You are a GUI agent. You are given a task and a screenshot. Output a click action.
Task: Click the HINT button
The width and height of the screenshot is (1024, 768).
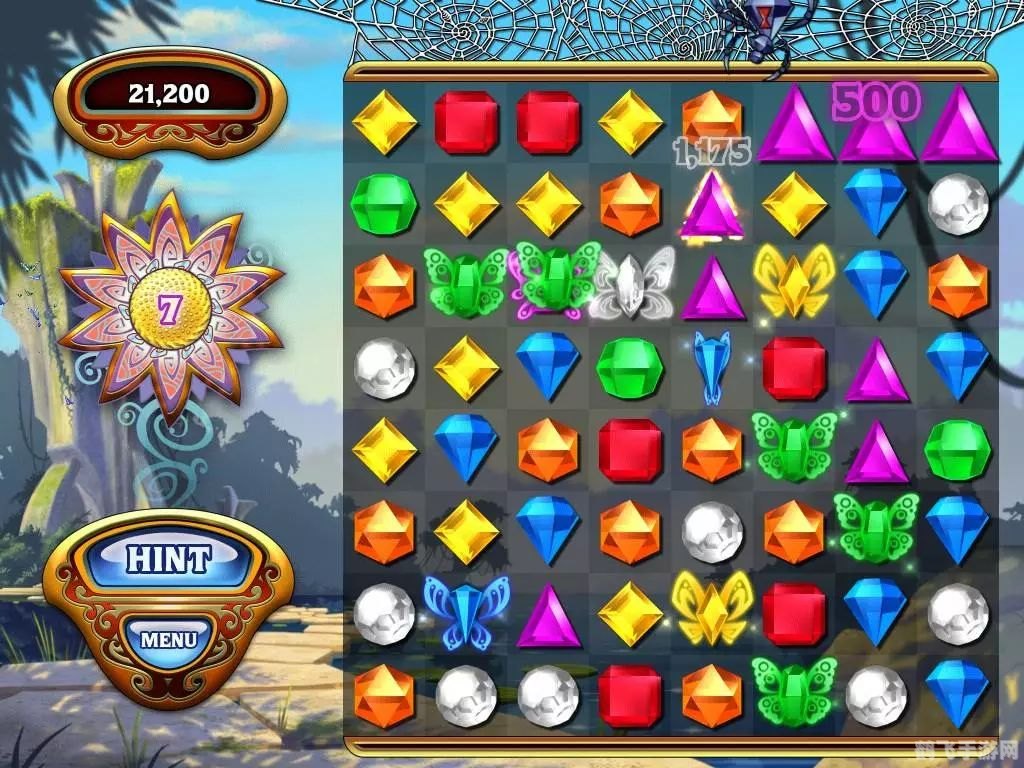point(168,560)
